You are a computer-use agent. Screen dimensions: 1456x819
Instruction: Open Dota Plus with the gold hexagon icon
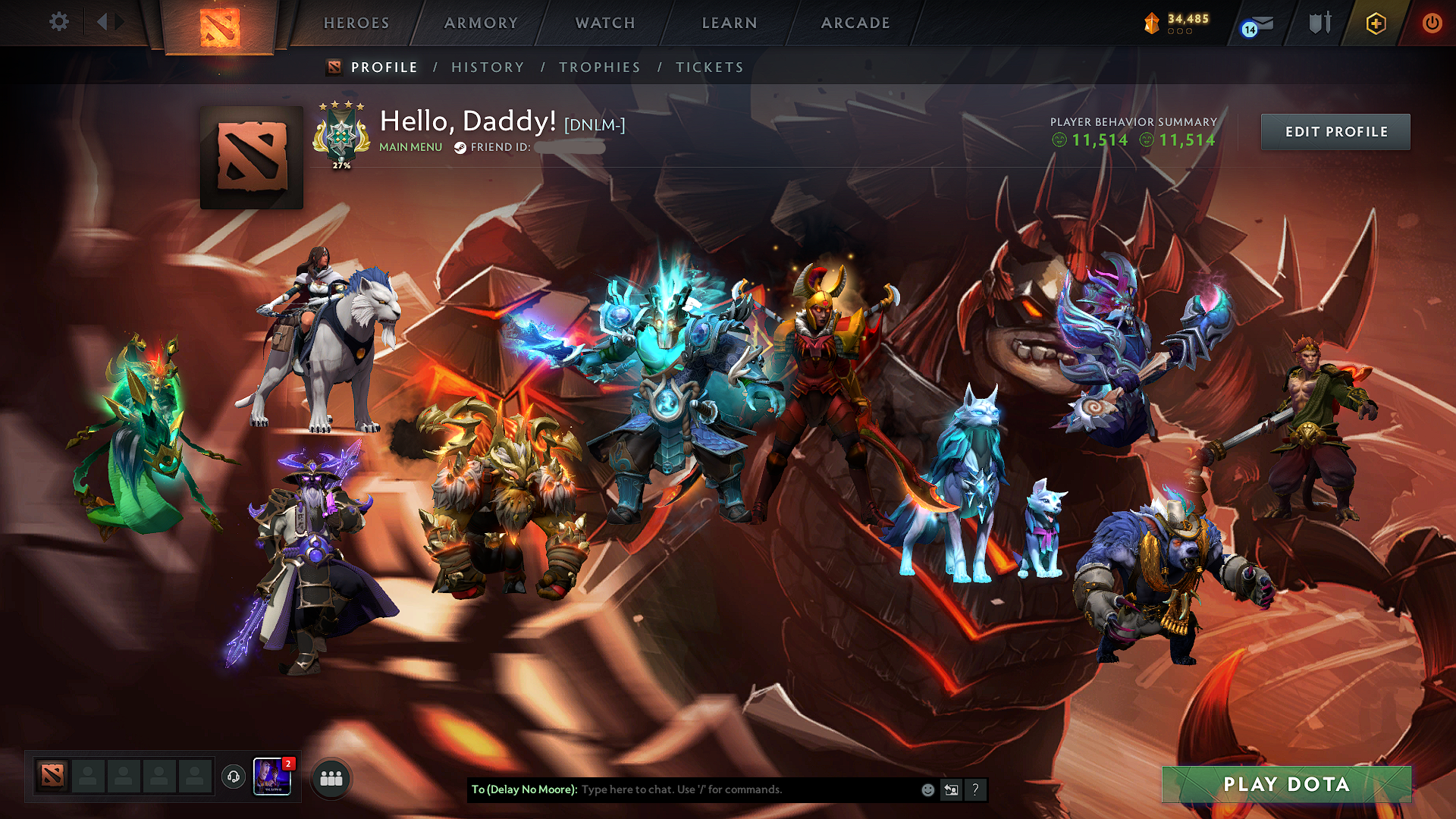point(1376,23)
